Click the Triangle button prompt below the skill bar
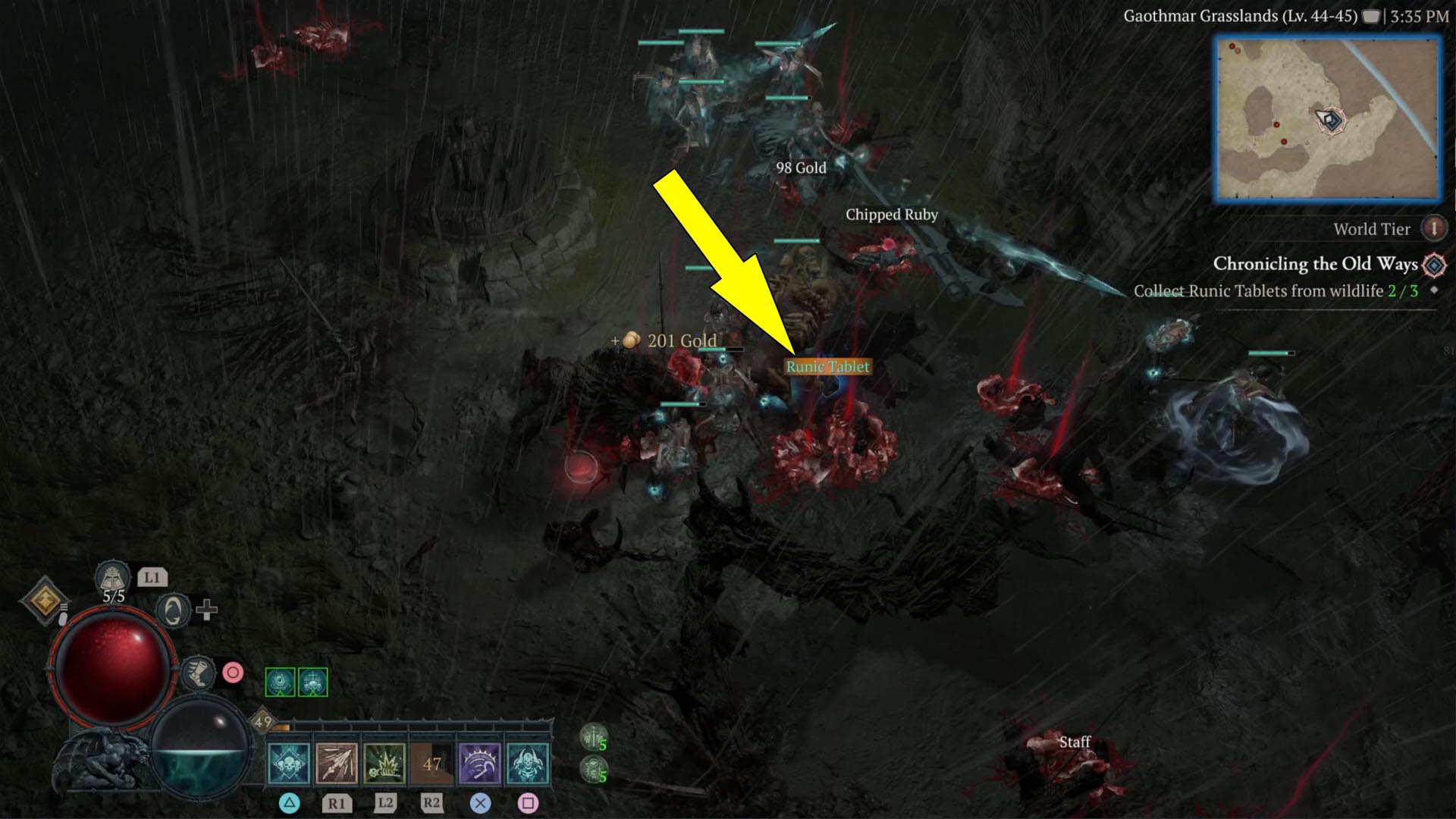Screen dimensions: 1456x819 (290, 804)
